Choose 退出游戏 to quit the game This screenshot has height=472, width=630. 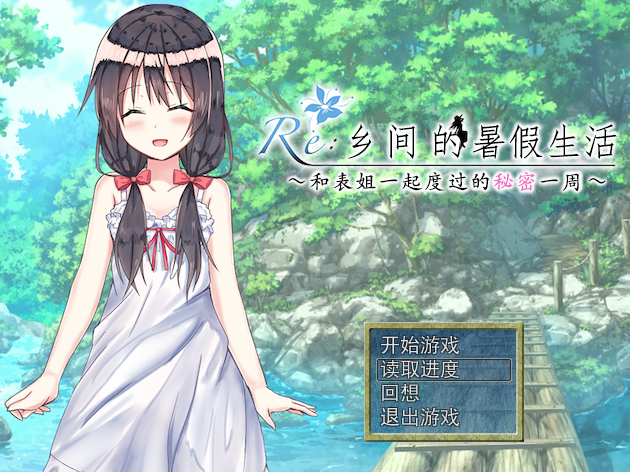pos(420,416)
